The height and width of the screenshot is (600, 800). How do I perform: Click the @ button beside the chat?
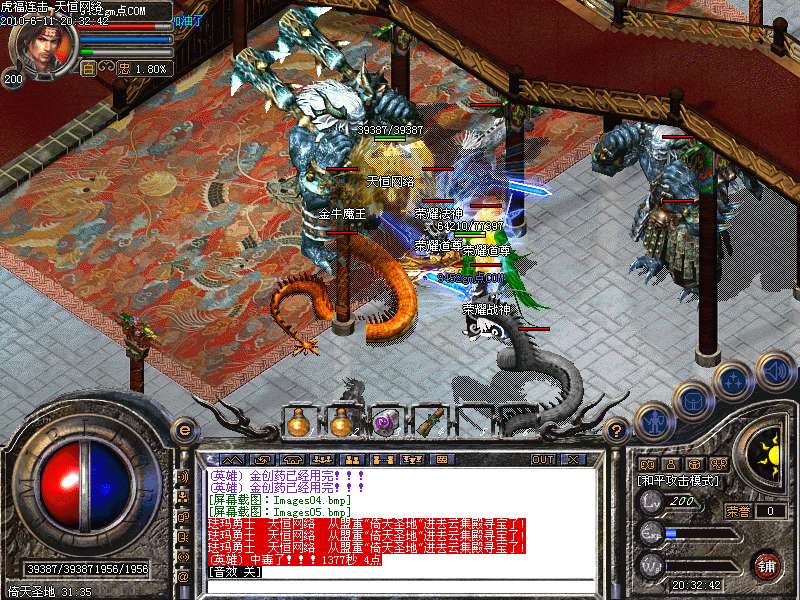tap(183, 577)
